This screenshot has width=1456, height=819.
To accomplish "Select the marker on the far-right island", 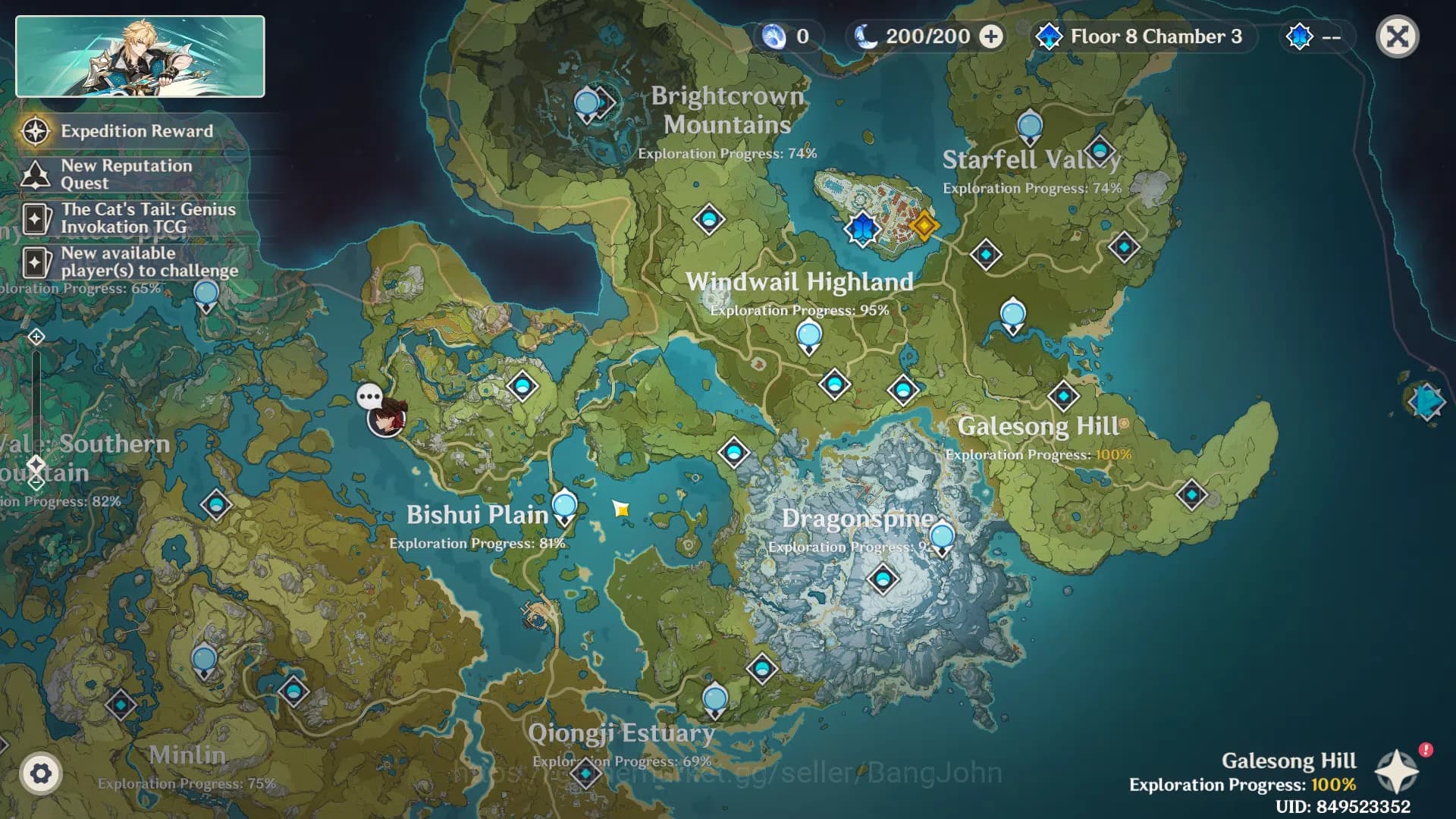I will click(1426, 401).
